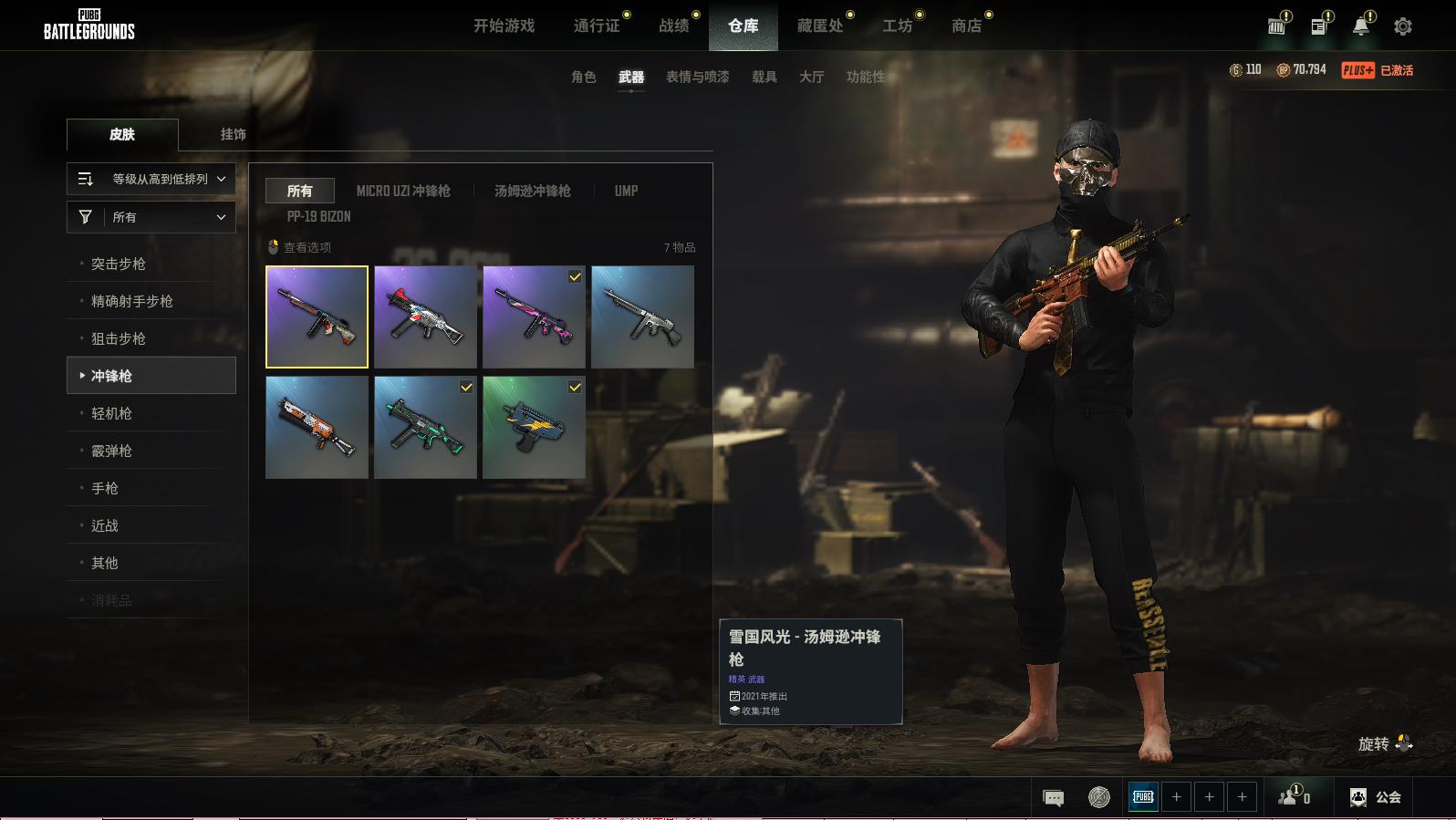Filter by MICRO UZI 冲锋枪
This screenshot has height=820, width=1456.
(x=403, y=191)
